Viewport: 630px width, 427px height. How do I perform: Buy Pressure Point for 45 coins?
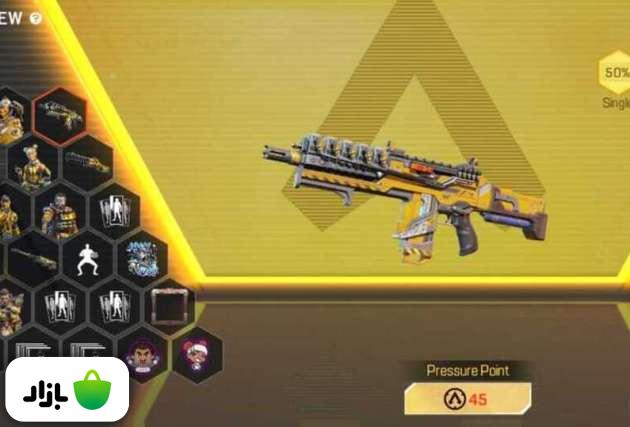pos(467,399)
